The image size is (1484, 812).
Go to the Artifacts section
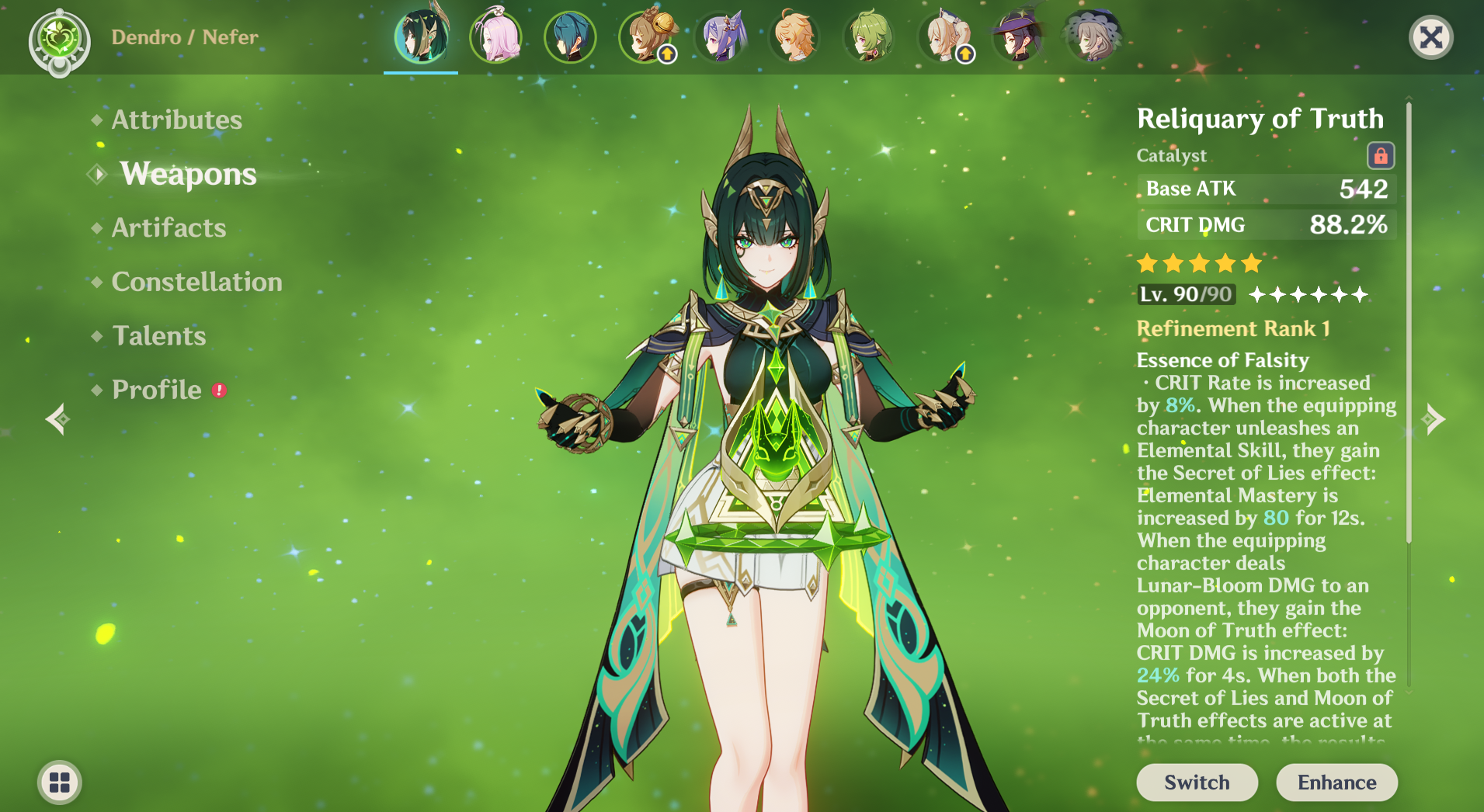tap(169, 227)
